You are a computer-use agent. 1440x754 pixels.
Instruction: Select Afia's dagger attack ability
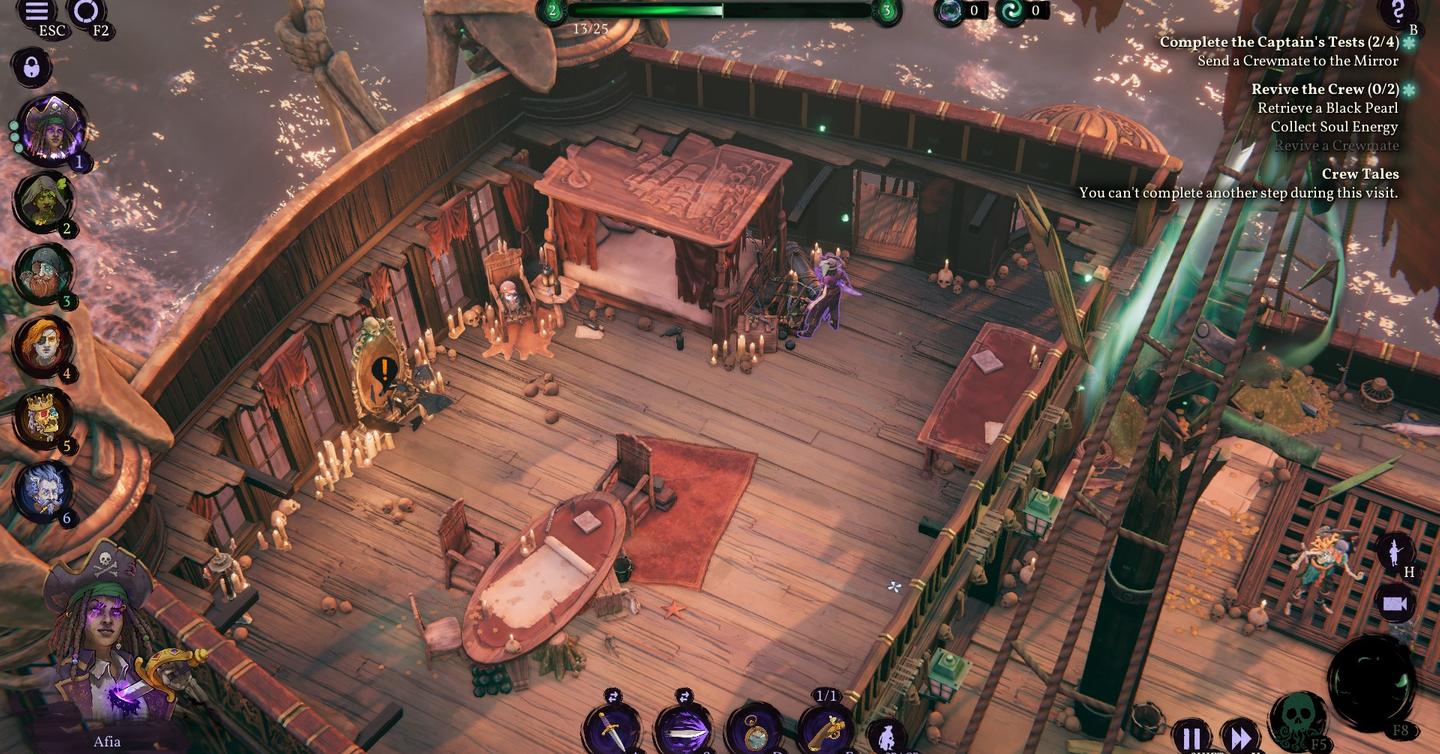610,729
